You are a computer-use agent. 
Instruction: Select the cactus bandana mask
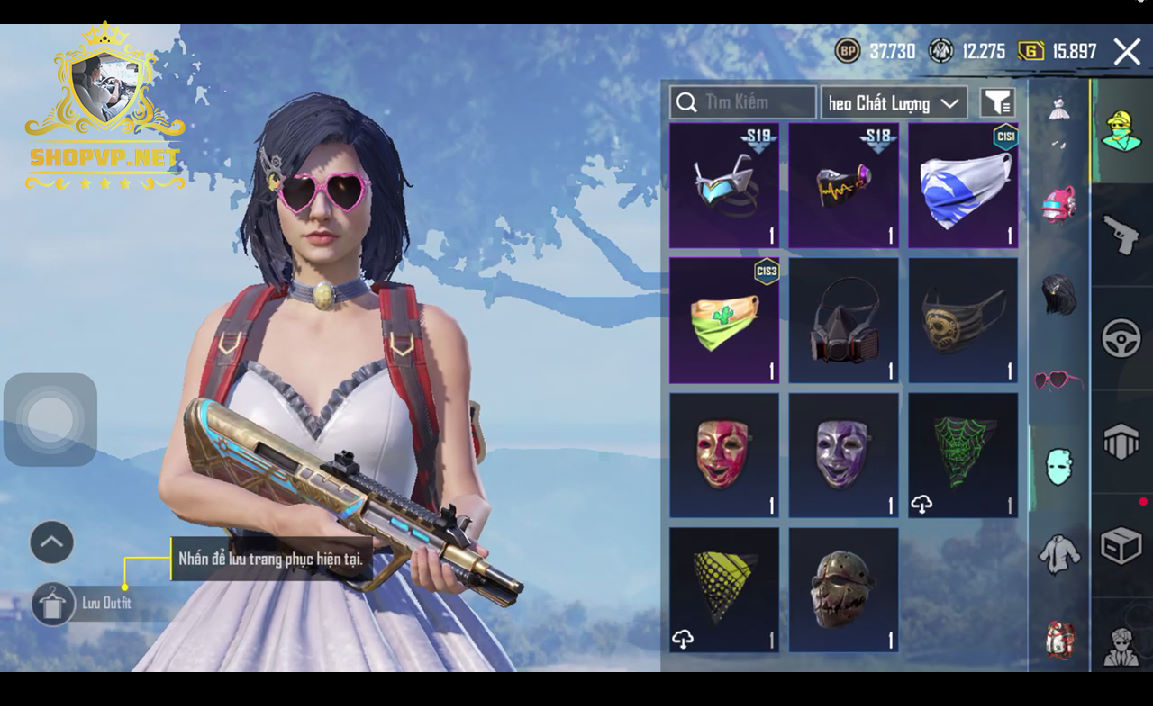coord(723,320)
